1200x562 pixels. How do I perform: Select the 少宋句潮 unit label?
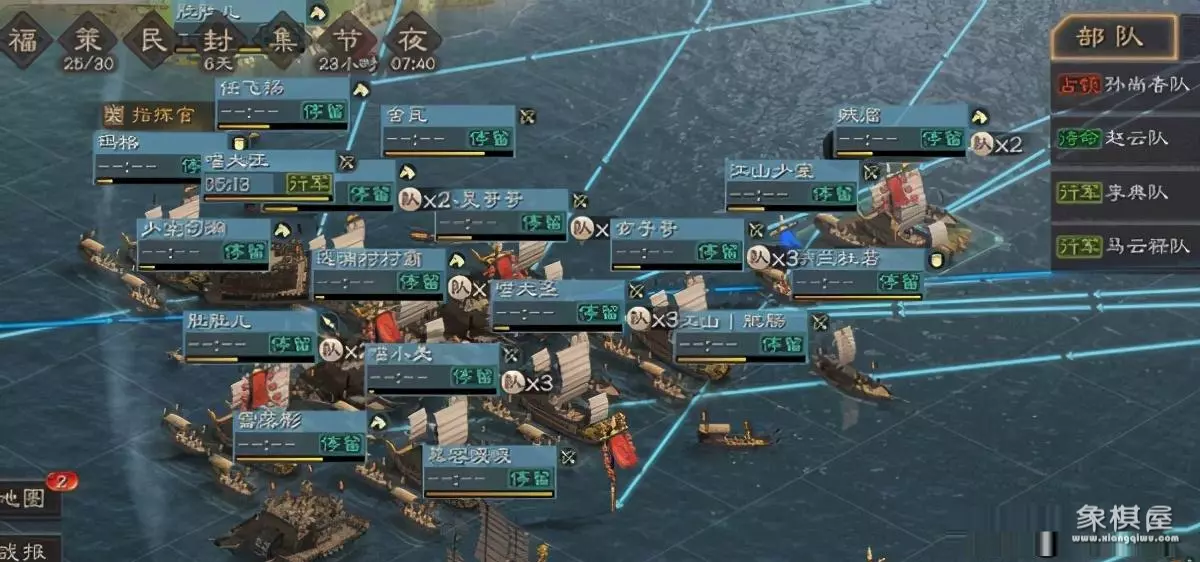[x=204, y=243]
